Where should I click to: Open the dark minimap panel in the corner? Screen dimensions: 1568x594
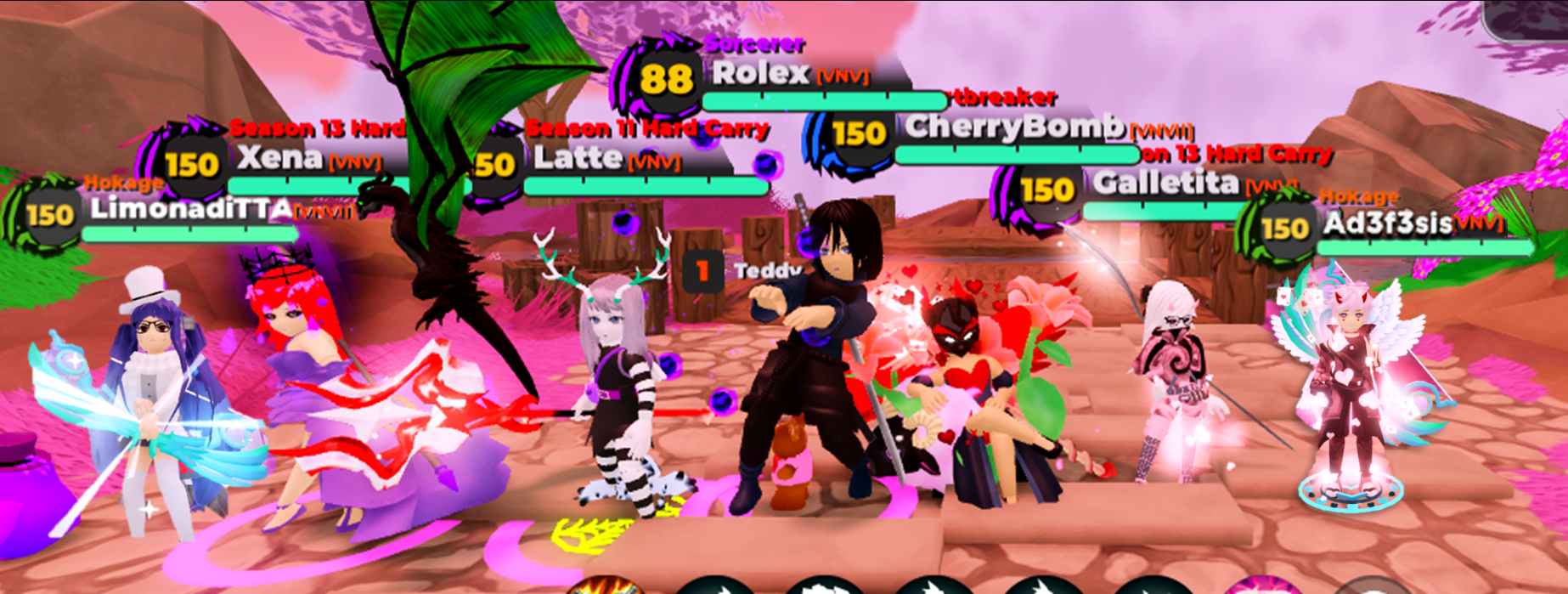pyautogui.click(x=1526, y=17)
